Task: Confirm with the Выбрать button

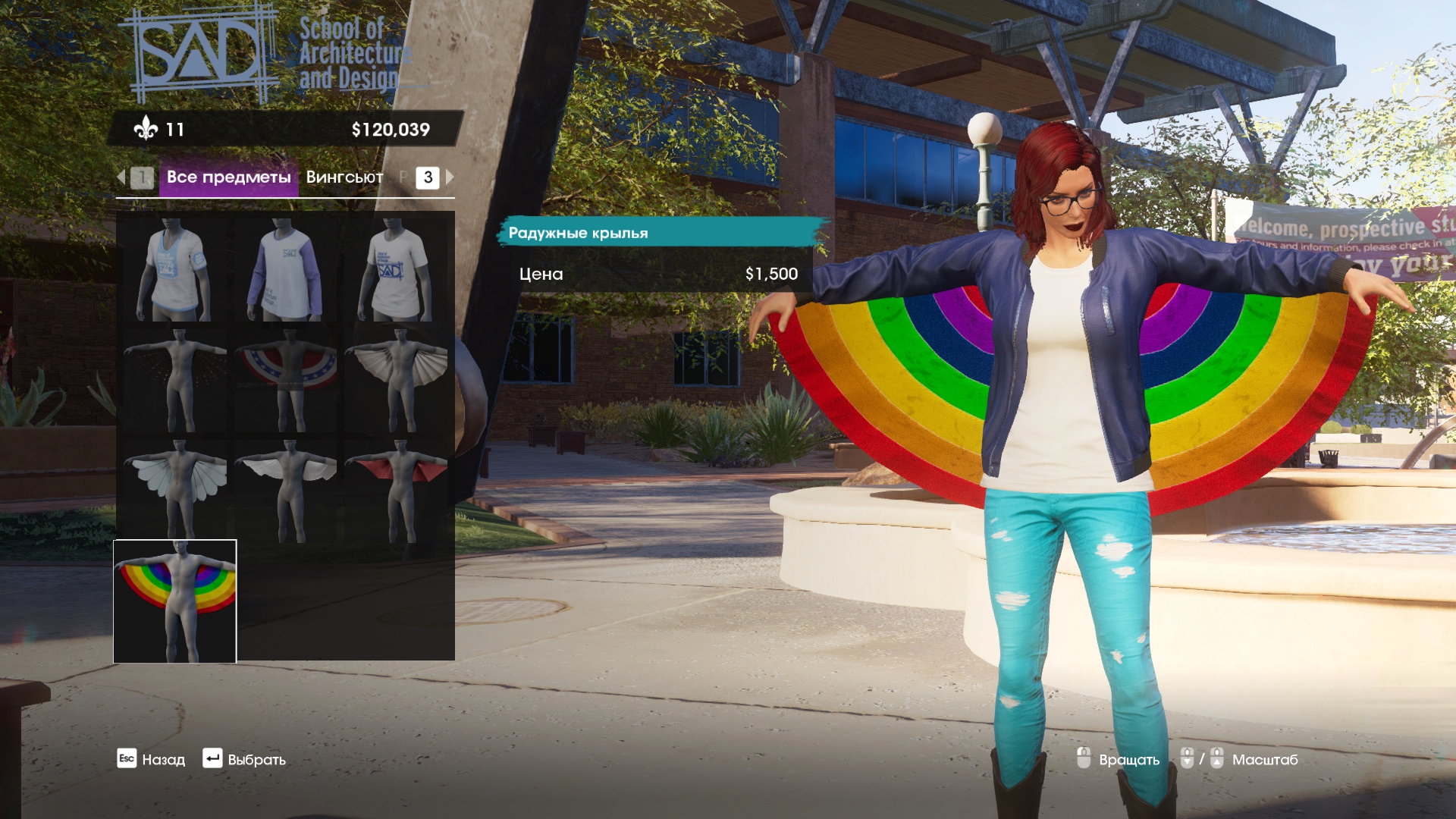Action: [244, 759]
